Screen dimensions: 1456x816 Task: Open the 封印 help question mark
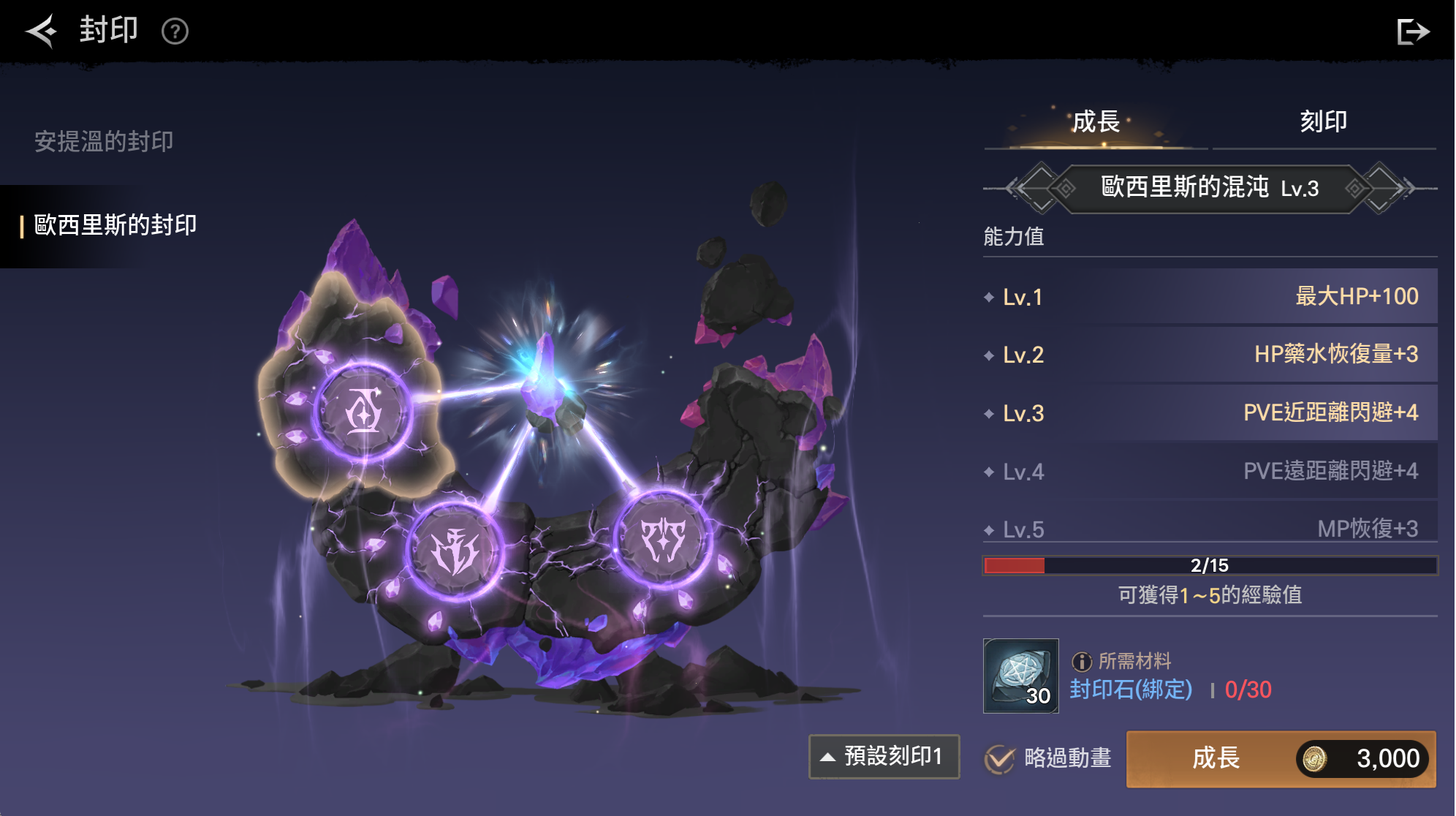(x=175, y=31)
